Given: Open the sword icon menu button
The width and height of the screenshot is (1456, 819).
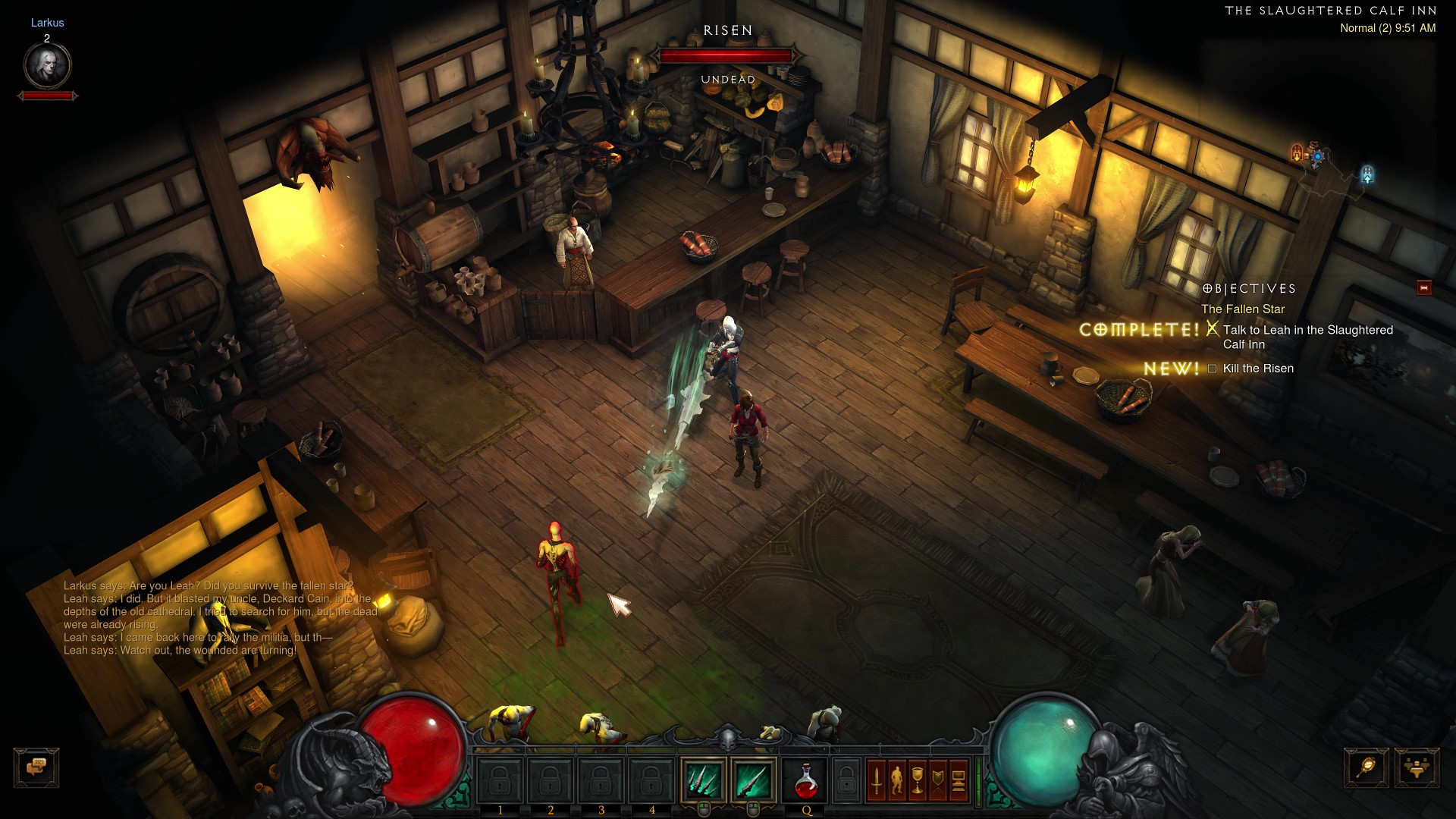Looking at the screenshot, I should point(877,780).
